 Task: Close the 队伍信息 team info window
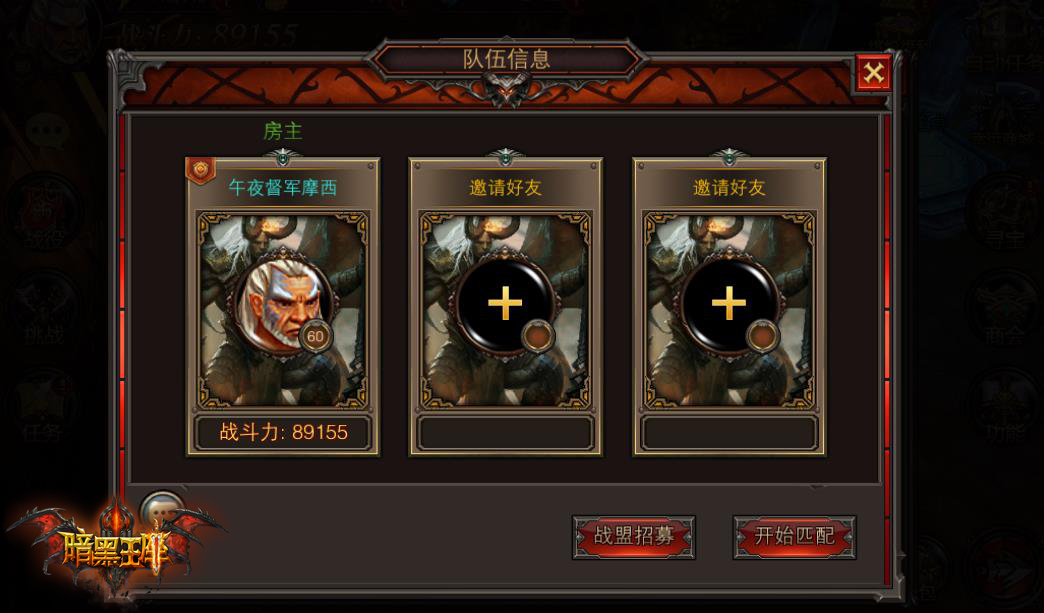pyautogui.click(x=873, y=73)
